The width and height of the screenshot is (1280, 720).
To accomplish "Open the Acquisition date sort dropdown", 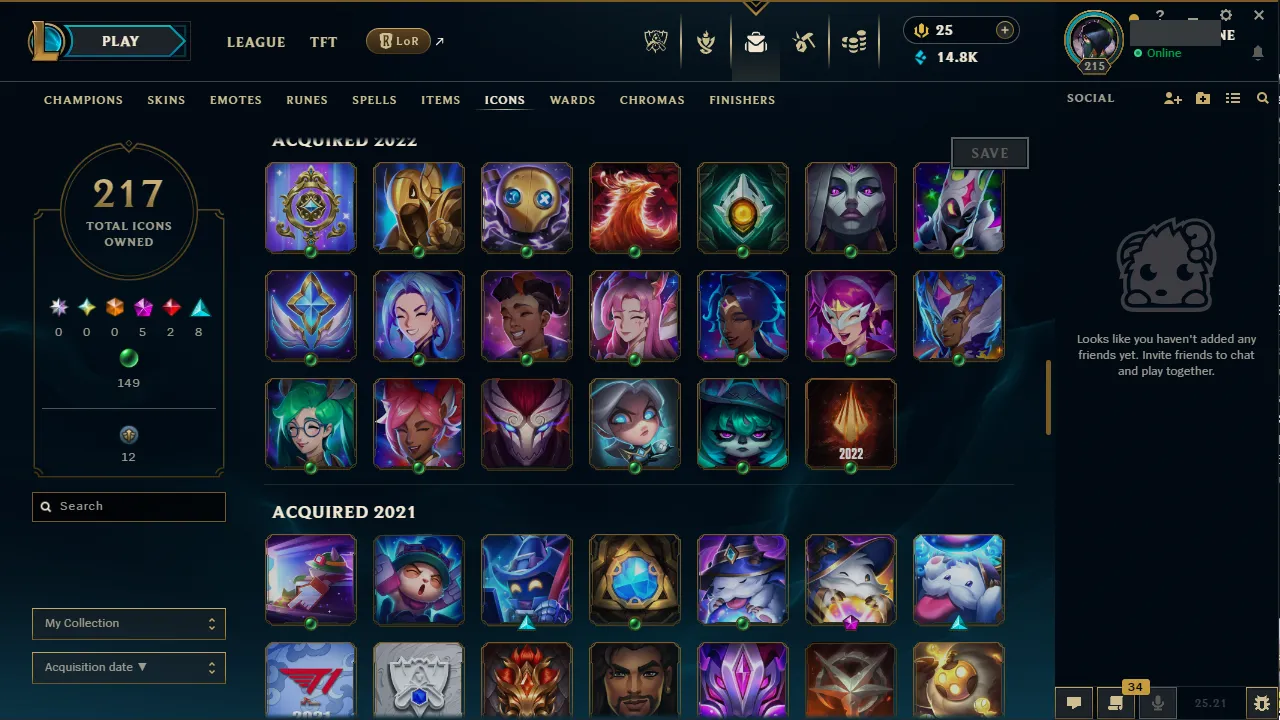I will (128, 667).
